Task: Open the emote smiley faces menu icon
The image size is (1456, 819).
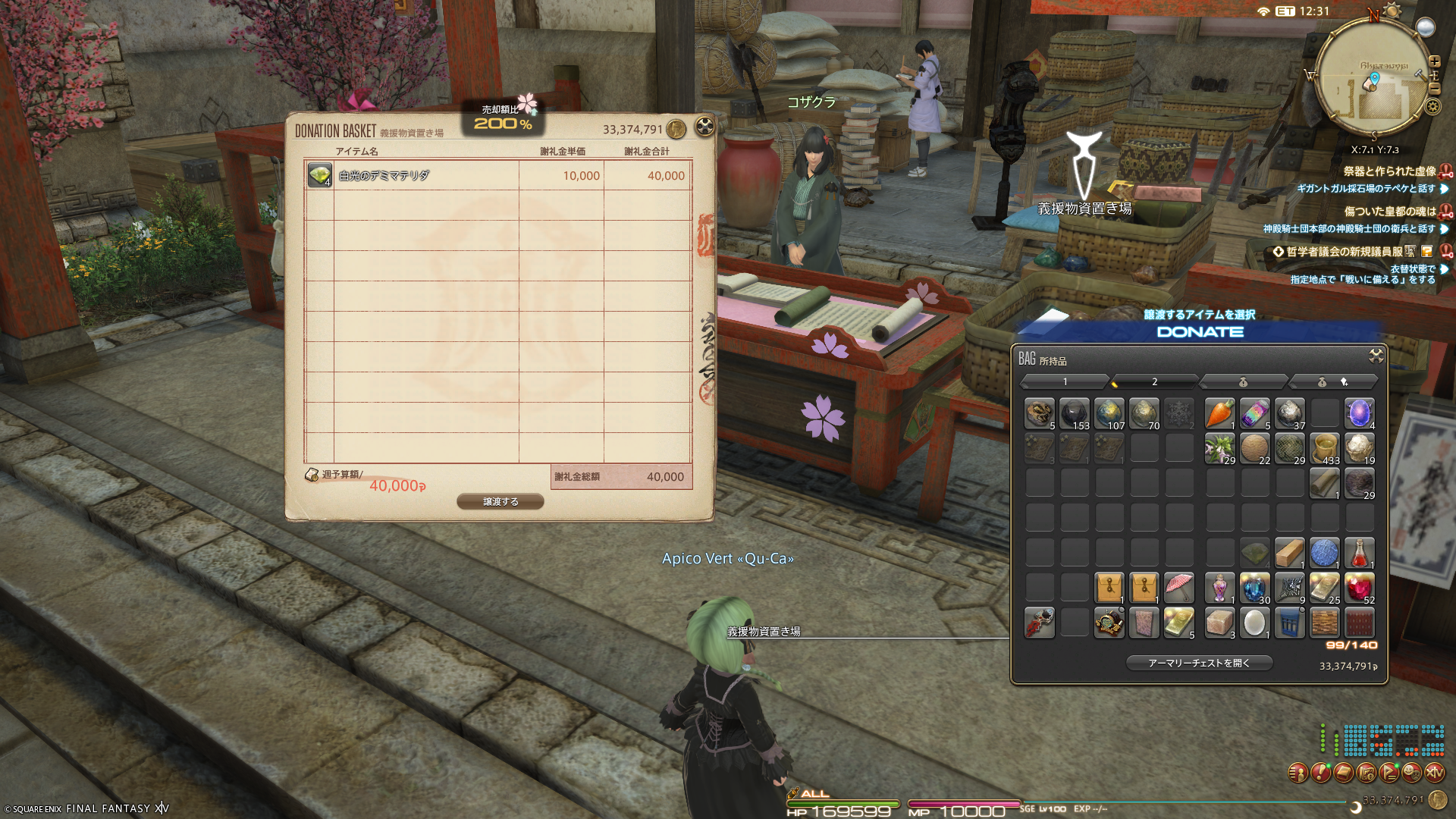Action: point(1411,773)
